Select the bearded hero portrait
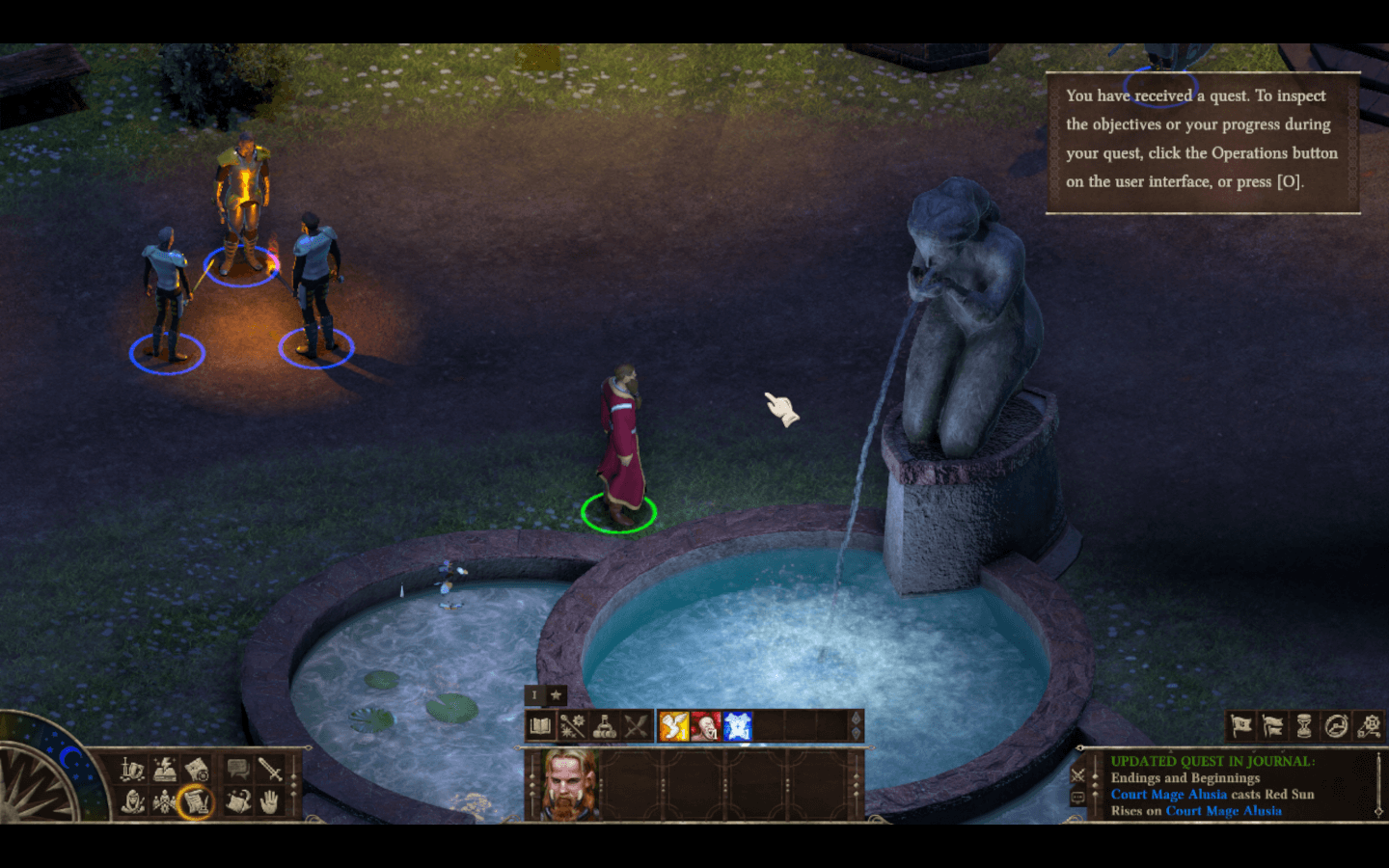Screen dimensions: 1389x868 [570, 784]
